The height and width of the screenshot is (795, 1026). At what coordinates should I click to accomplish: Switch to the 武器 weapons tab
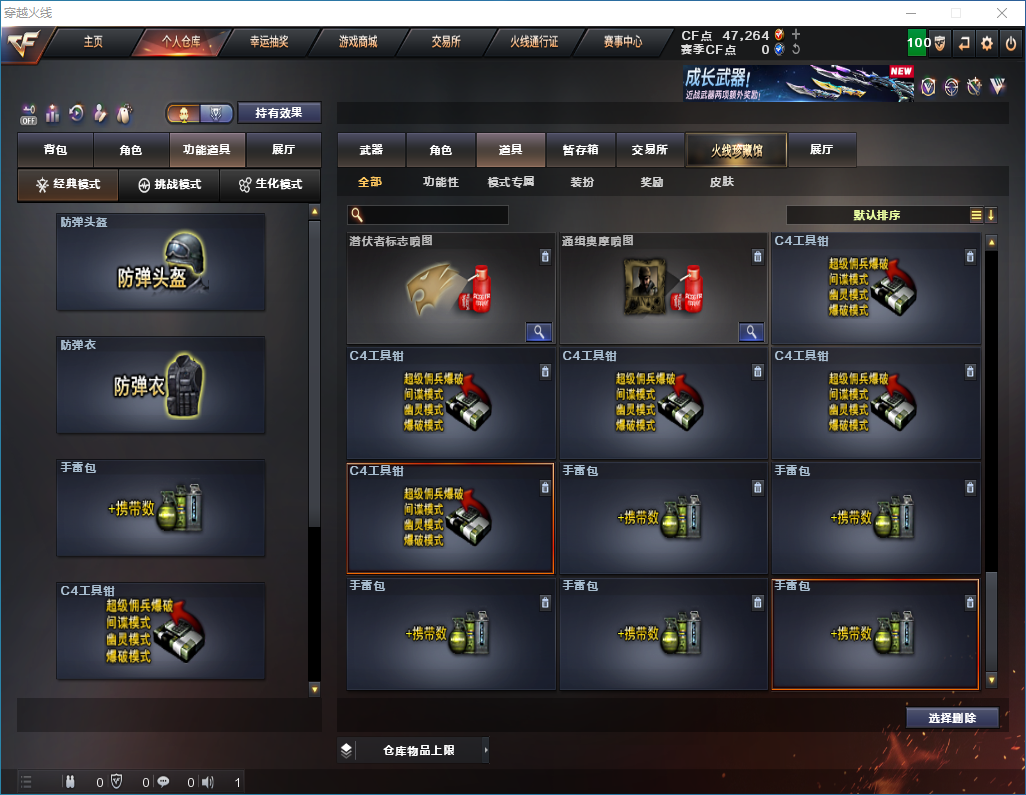(x=371, y=150)
